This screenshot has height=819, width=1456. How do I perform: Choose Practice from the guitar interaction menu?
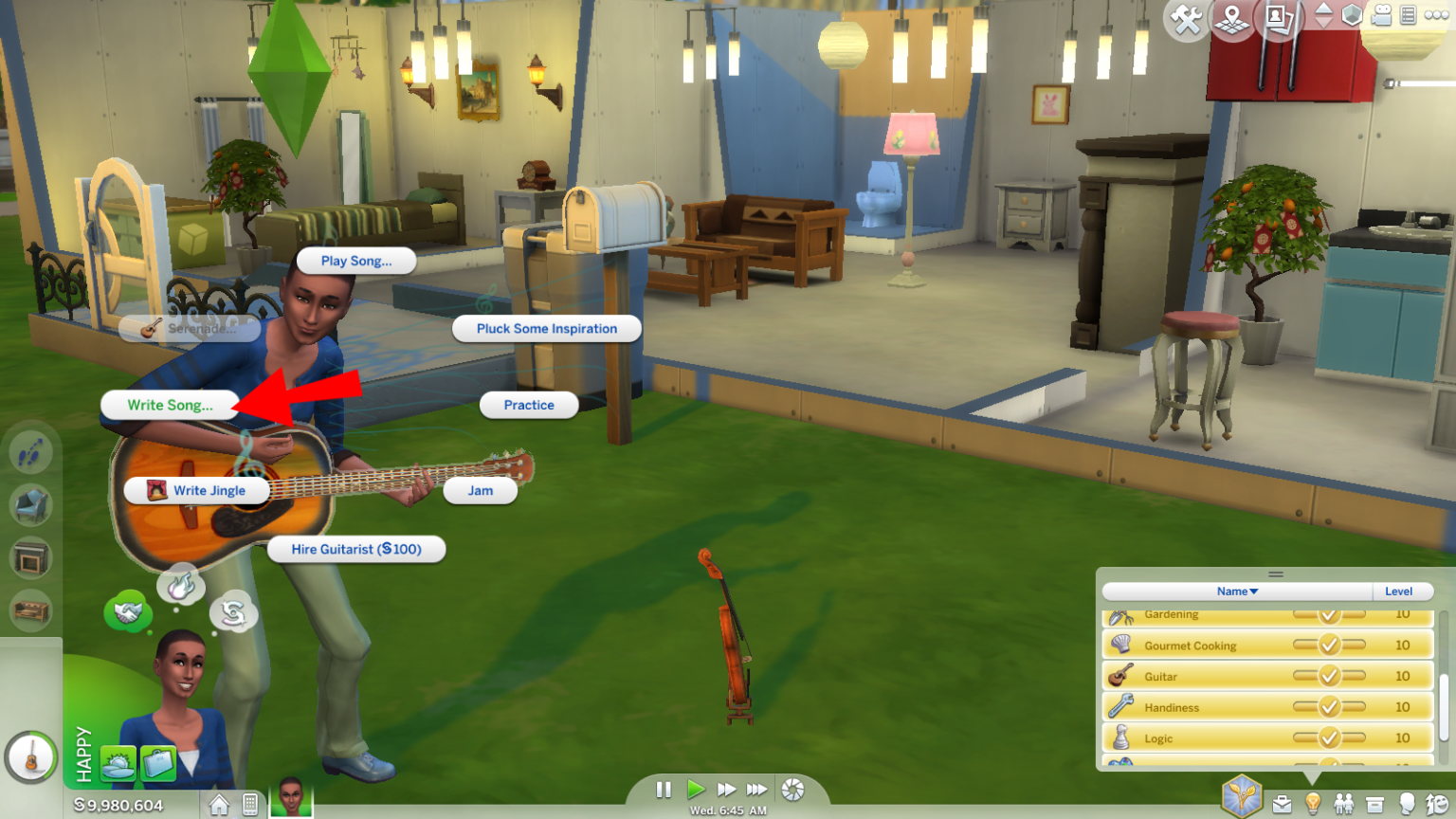[x=528, y=405]
